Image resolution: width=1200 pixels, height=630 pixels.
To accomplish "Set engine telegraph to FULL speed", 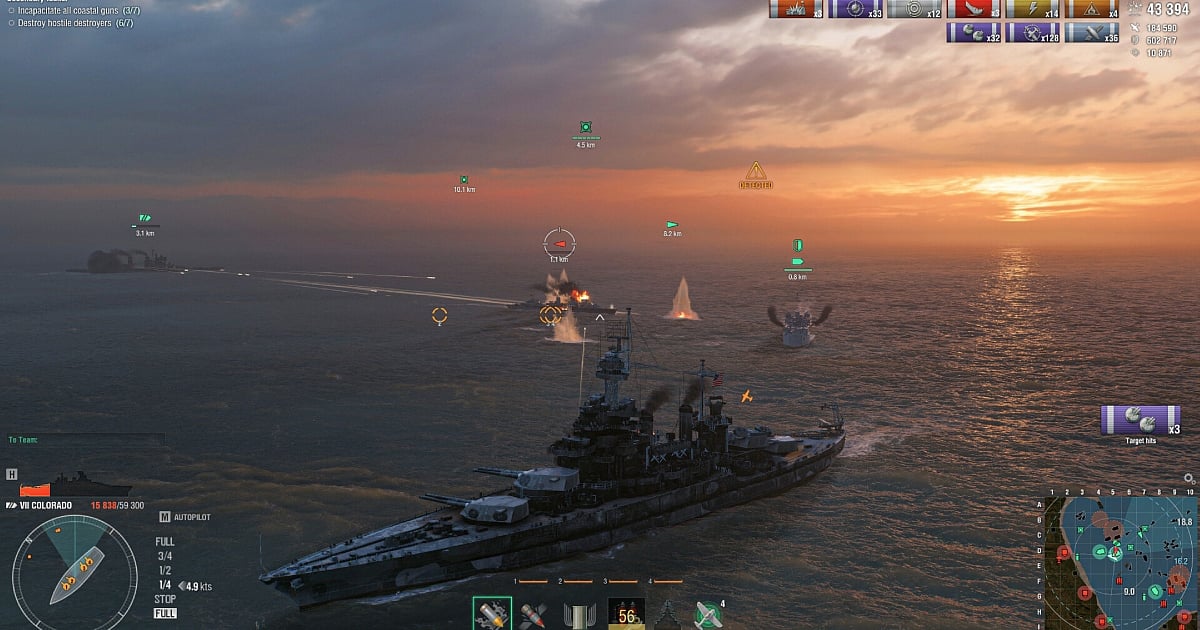I will tap(165, 542).
